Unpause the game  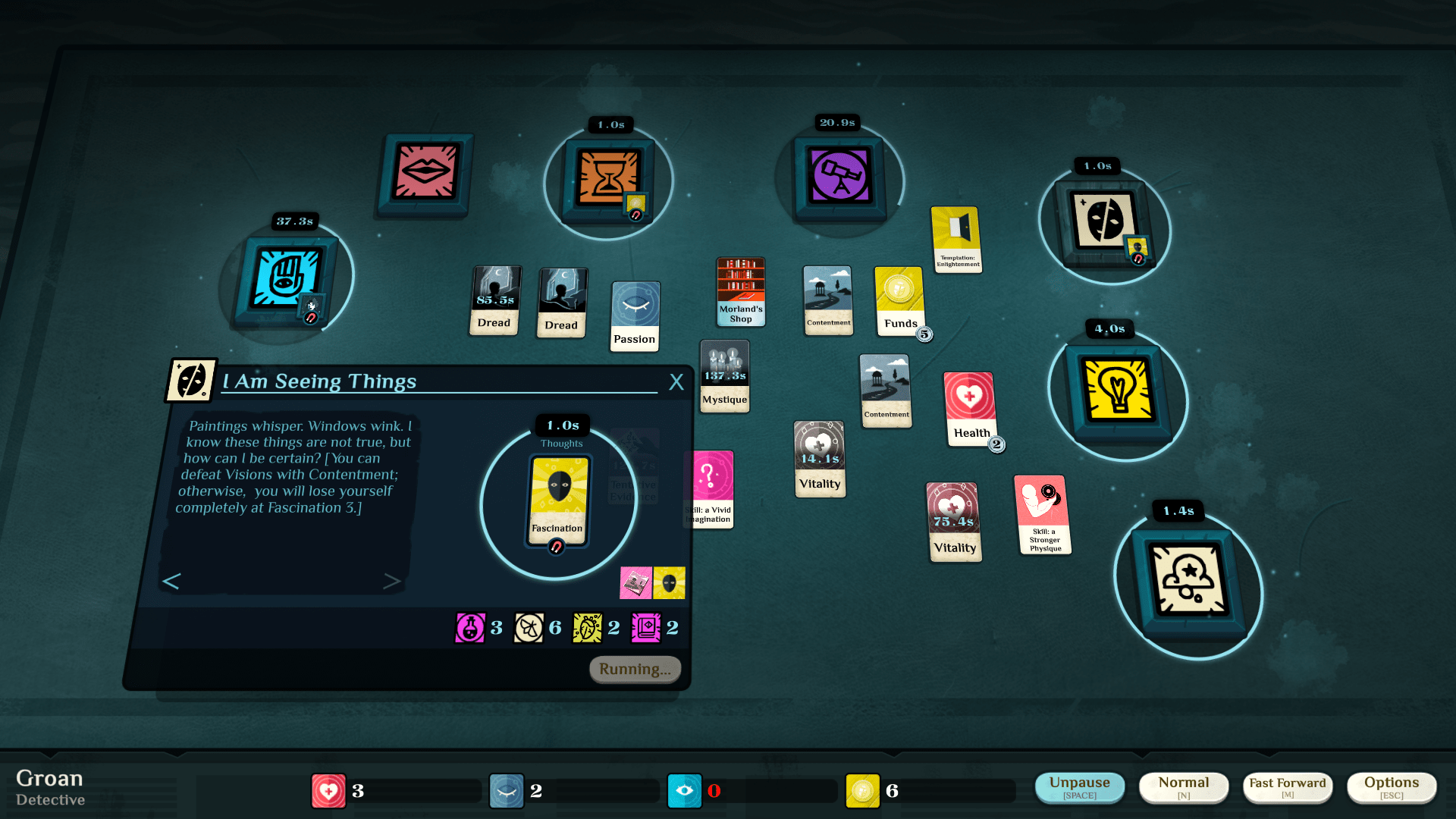click(x=1080, y=787)
